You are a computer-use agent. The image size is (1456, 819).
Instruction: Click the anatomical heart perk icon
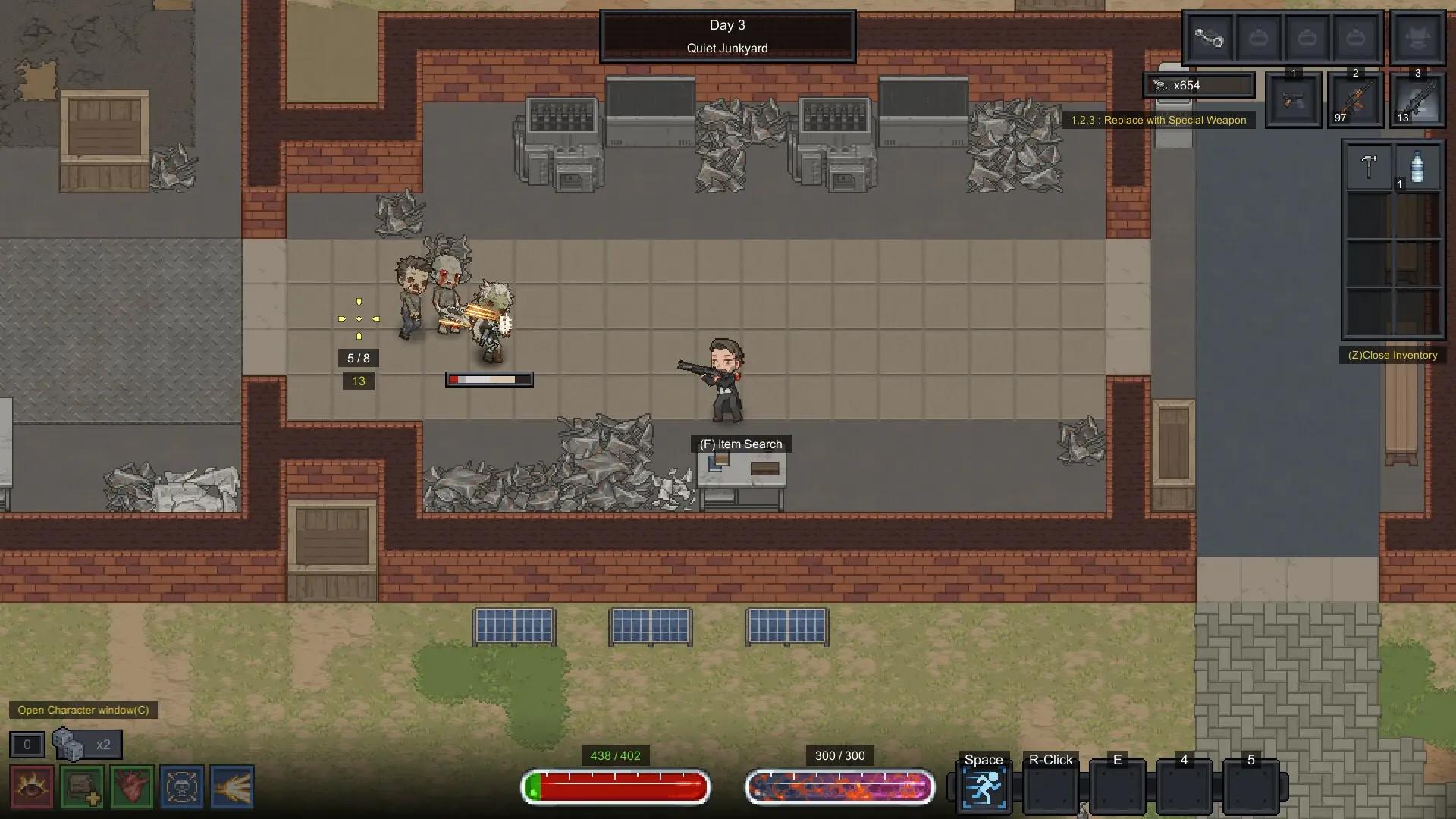point(132,787)
